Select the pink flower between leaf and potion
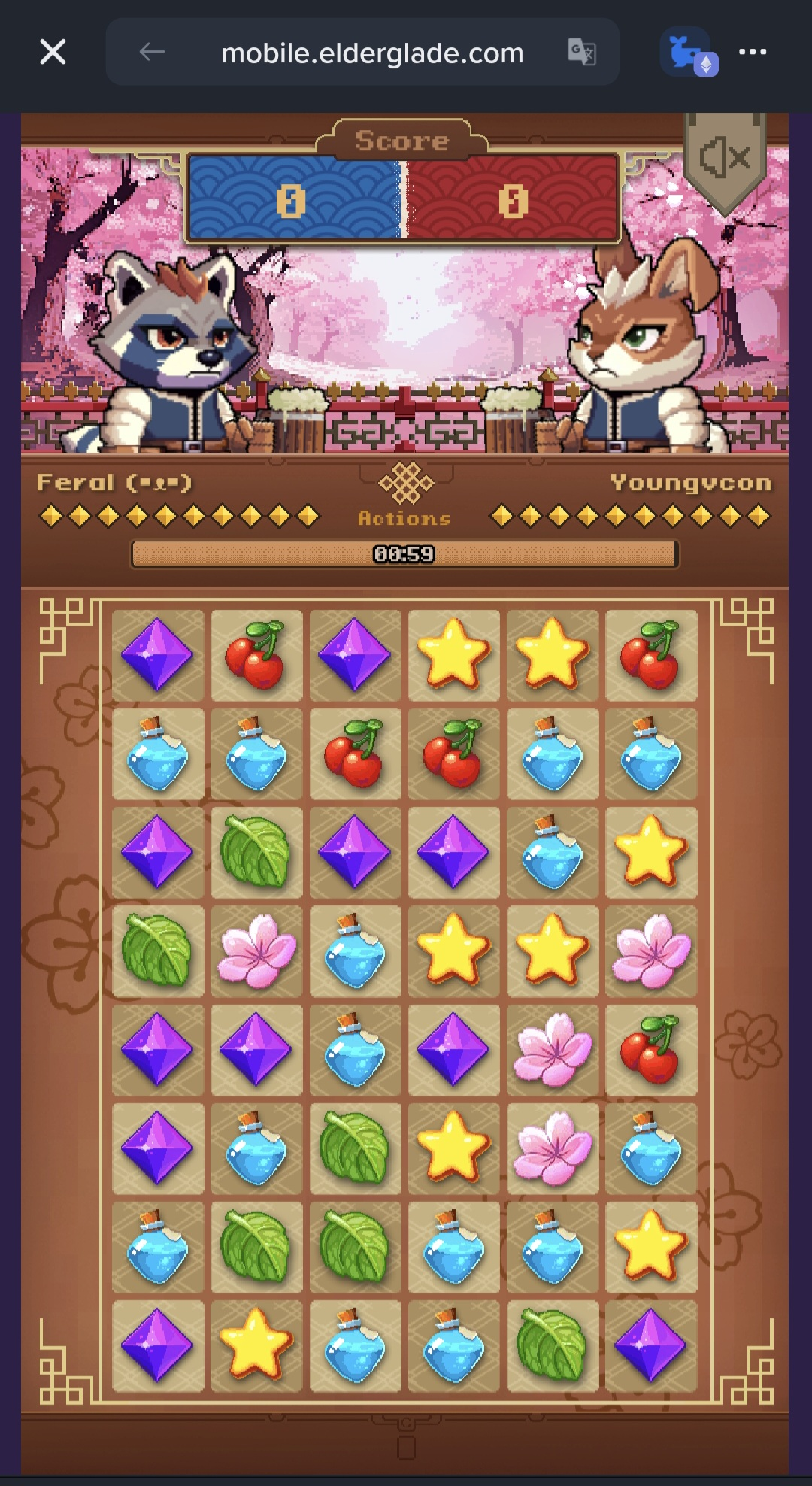 point(256,951)
